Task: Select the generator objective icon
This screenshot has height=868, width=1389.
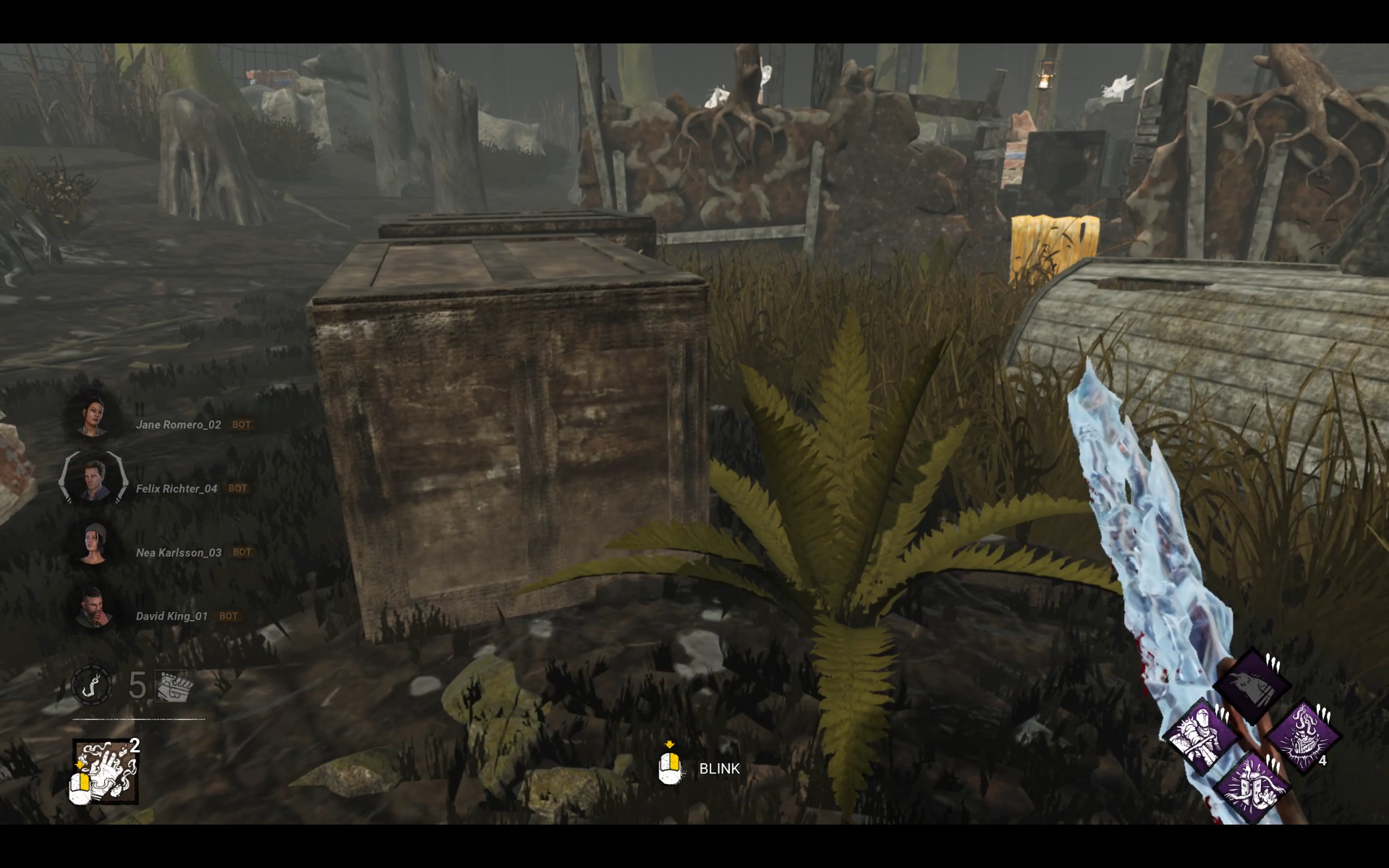Action: pyautogui.click(x=174, y=686)
